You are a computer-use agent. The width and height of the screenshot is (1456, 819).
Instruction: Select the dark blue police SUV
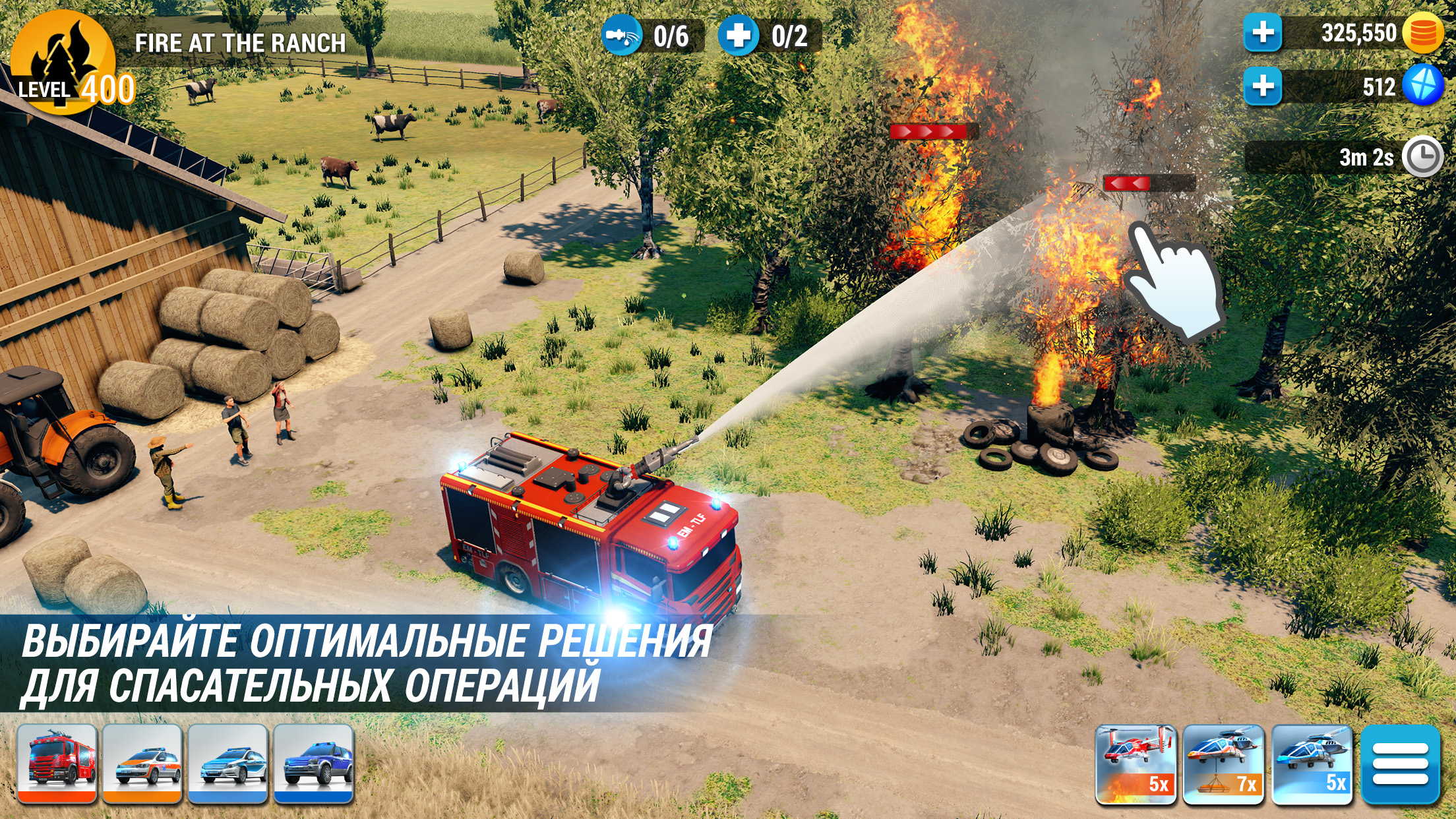click(x=314, y=764)
